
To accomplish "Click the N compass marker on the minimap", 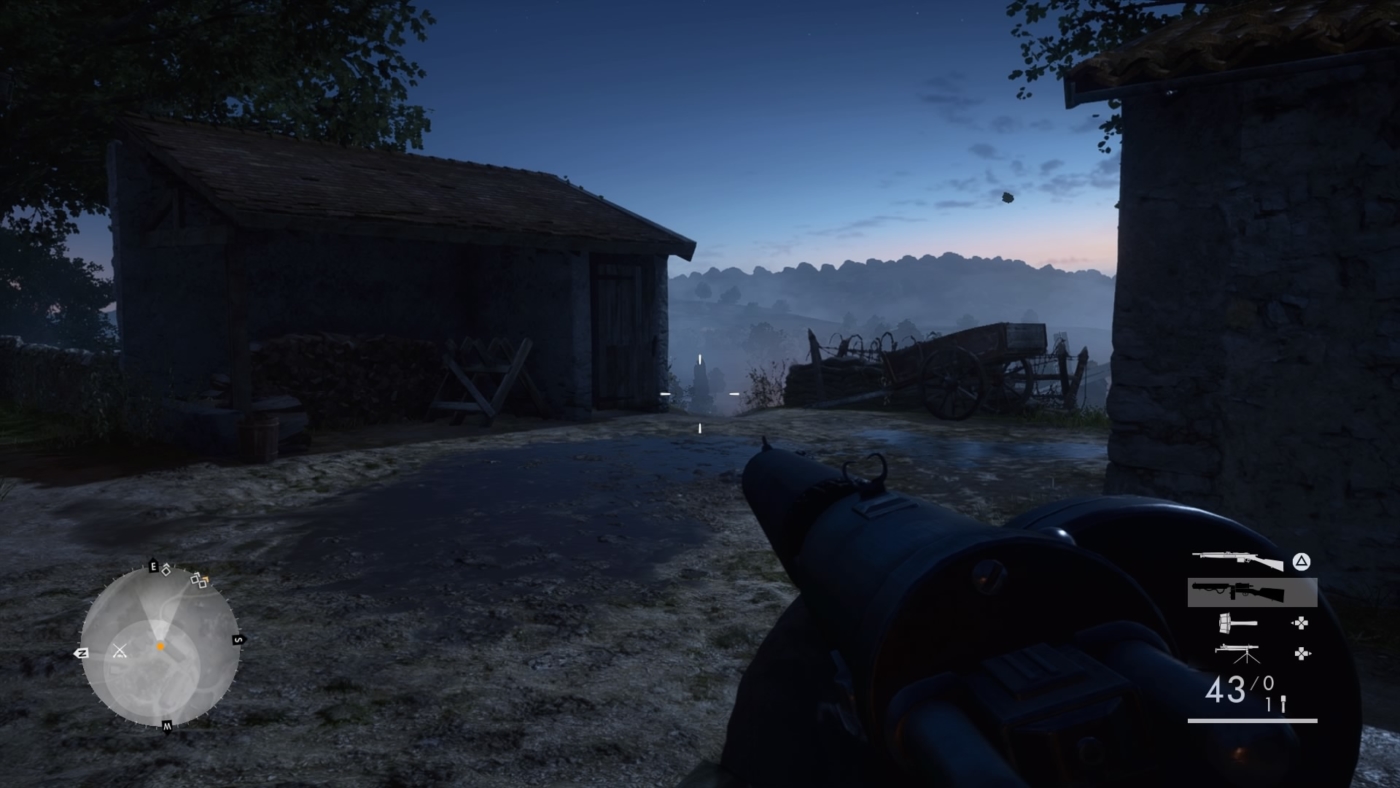I will (82, 653).
